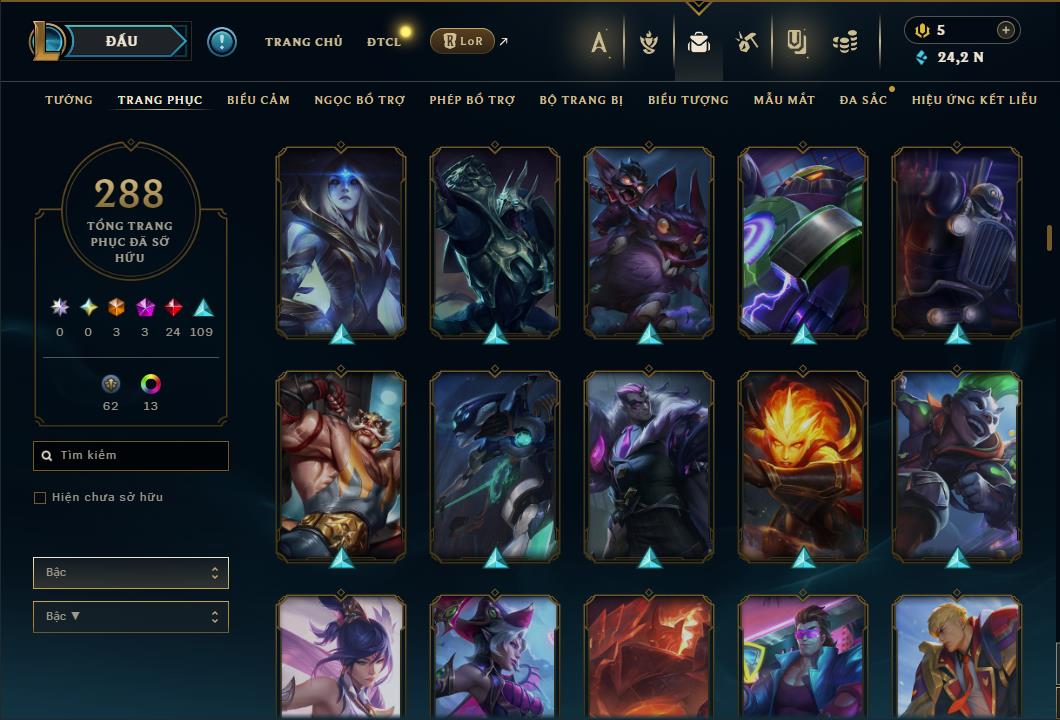Open the BIỂU CẢM tab
1060x720 pixels.
[258, 100]
